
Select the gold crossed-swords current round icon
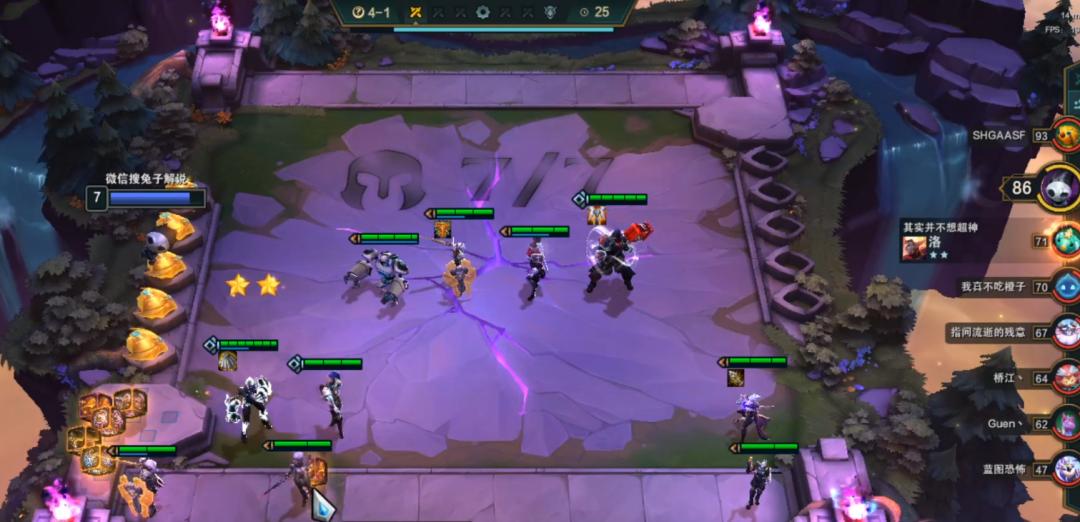click(x=414, y=12)
